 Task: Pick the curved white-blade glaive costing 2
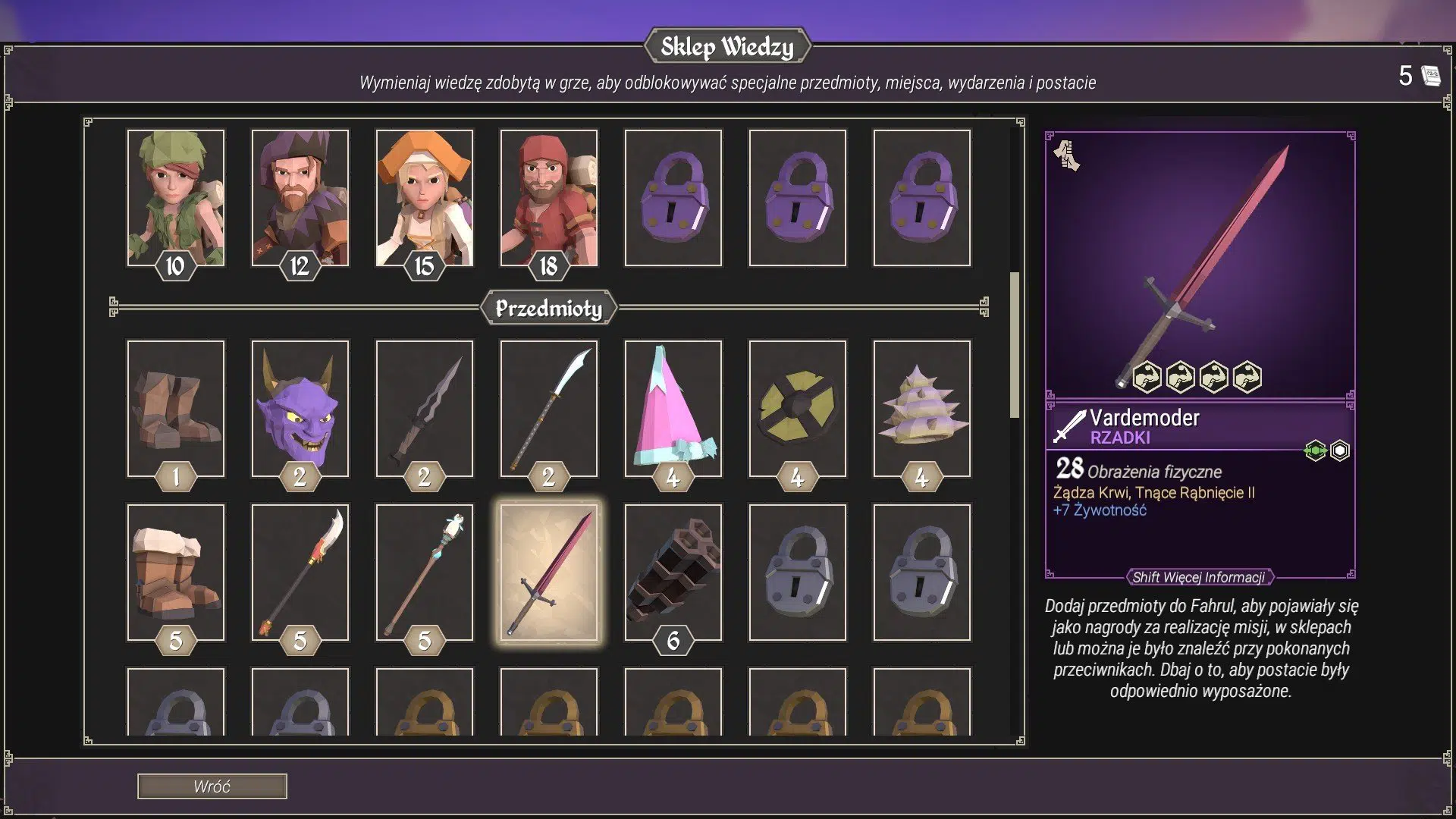(548, 408)
